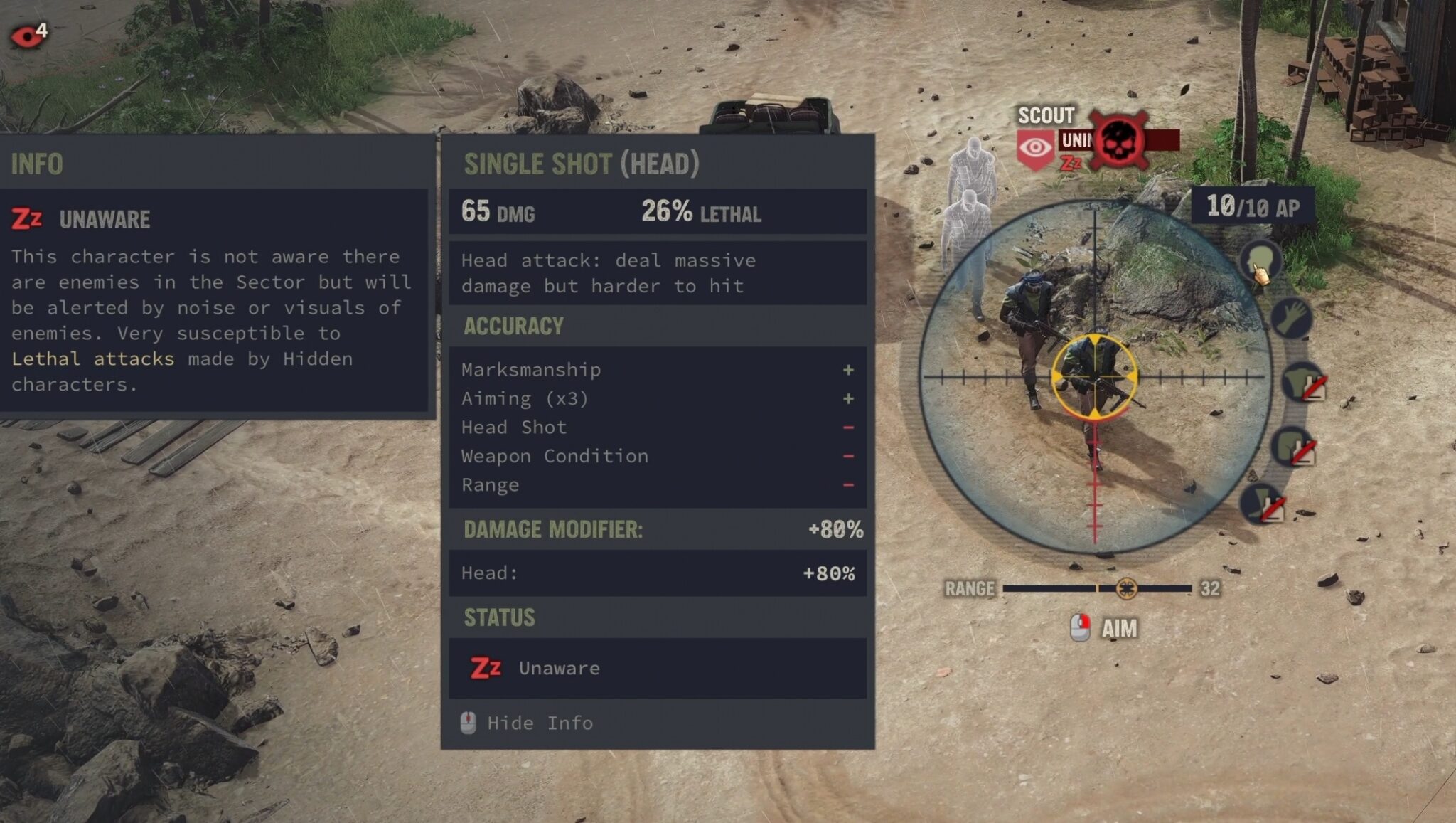Aim at the legs body-part icon
The width and height of the screenshot is (1456, 823).
[x=1263, y=502]
